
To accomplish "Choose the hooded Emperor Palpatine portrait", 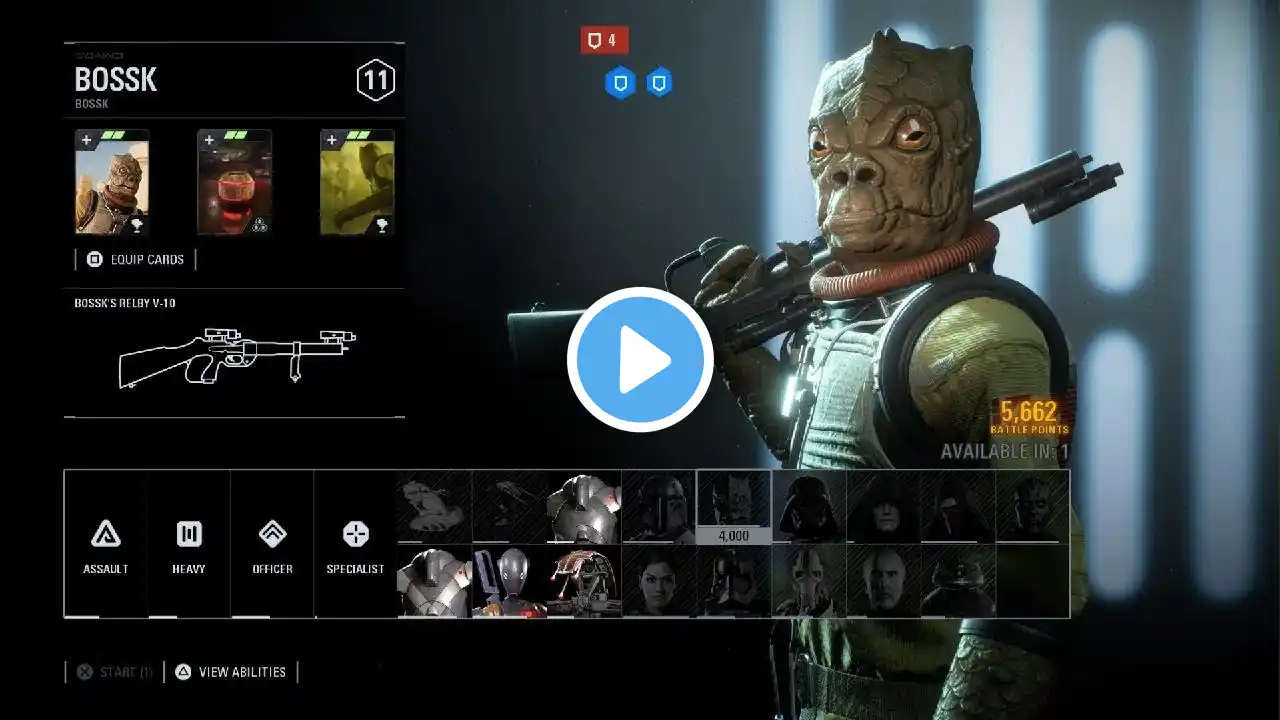I will 884,507.
